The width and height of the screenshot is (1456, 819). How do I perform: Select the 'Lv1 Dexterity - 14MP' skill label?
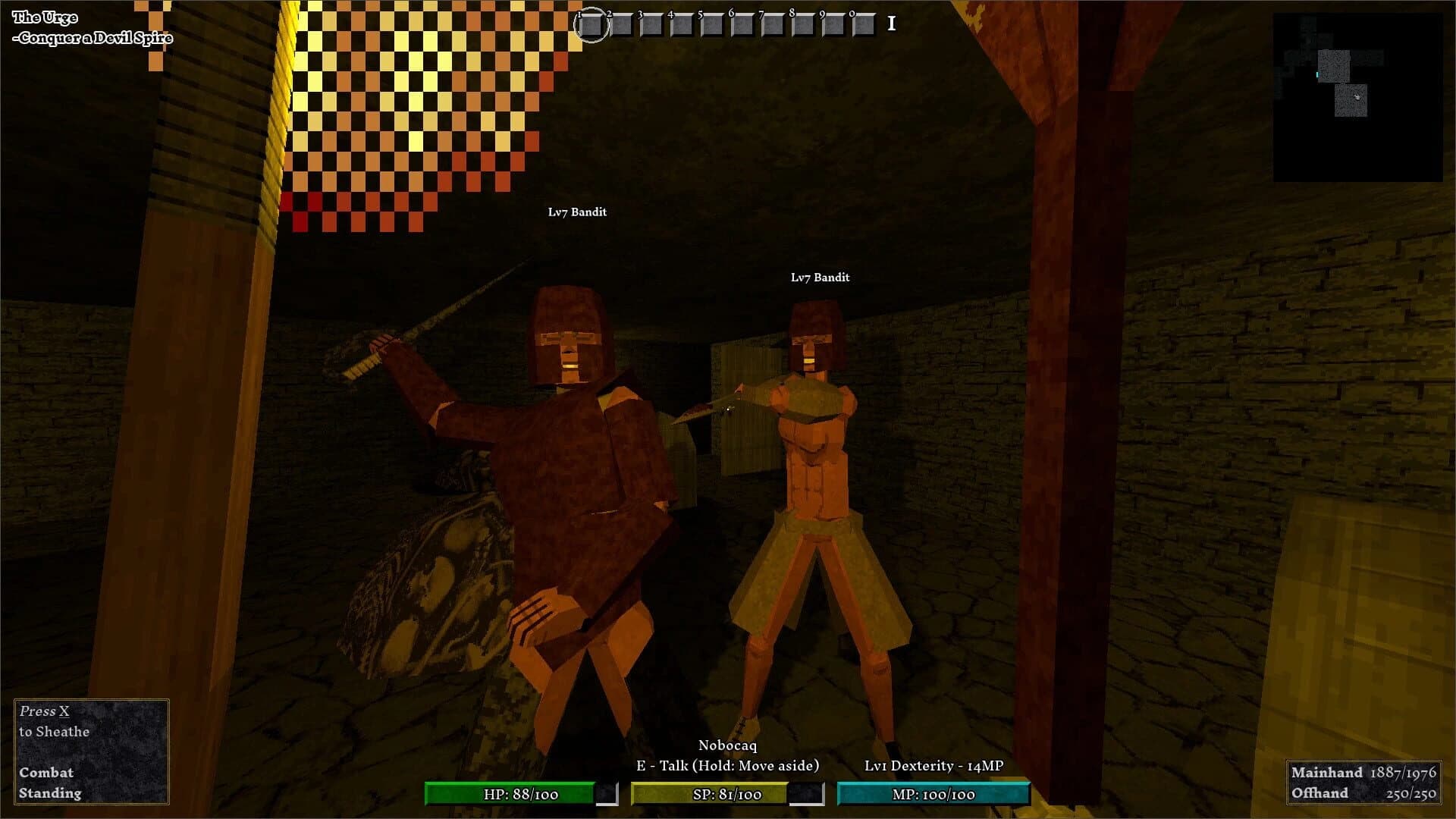(934, 766)
